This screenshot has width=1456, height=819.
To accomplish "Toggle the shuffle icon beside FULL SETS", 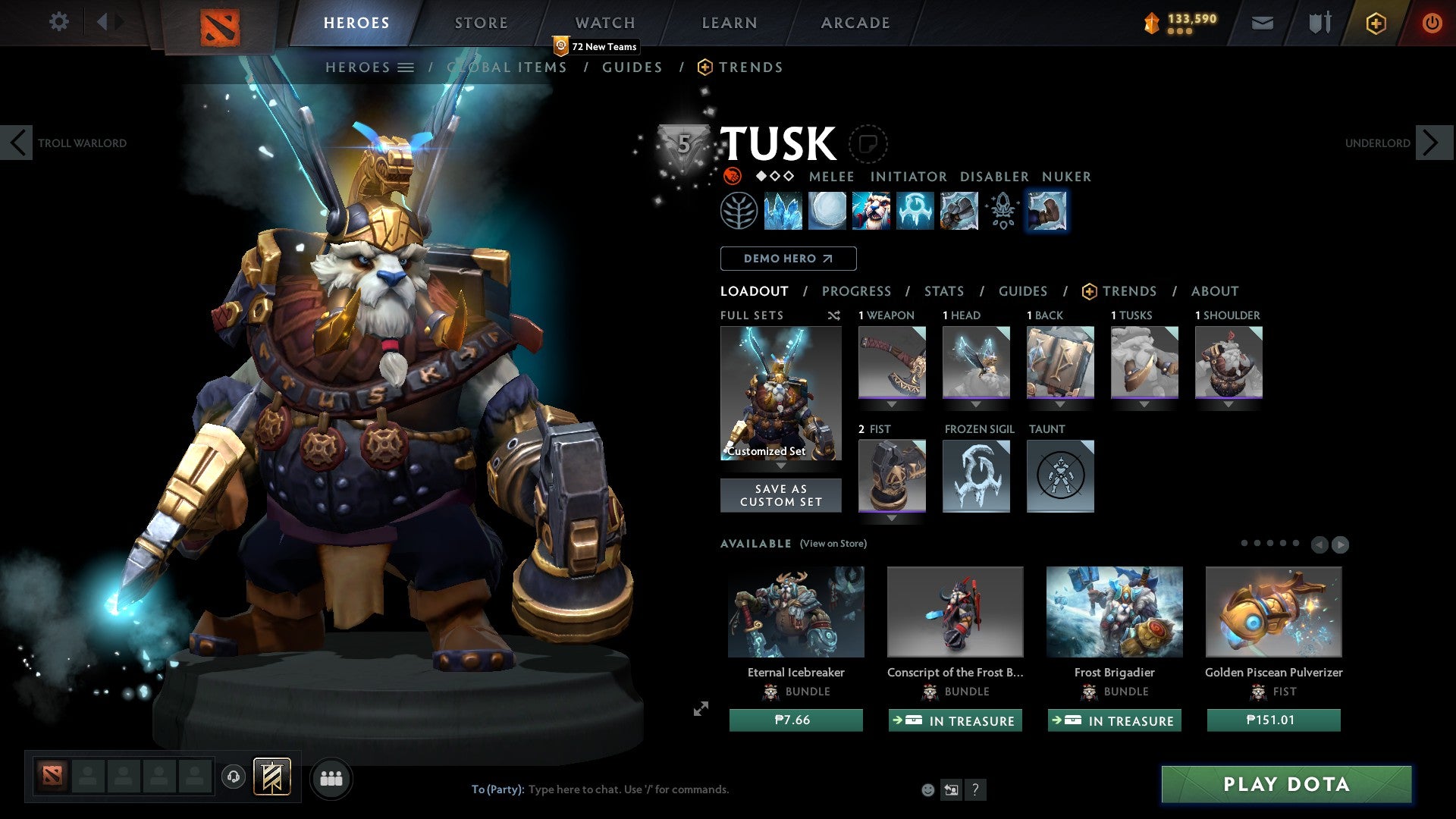I will tap(833, 315).
